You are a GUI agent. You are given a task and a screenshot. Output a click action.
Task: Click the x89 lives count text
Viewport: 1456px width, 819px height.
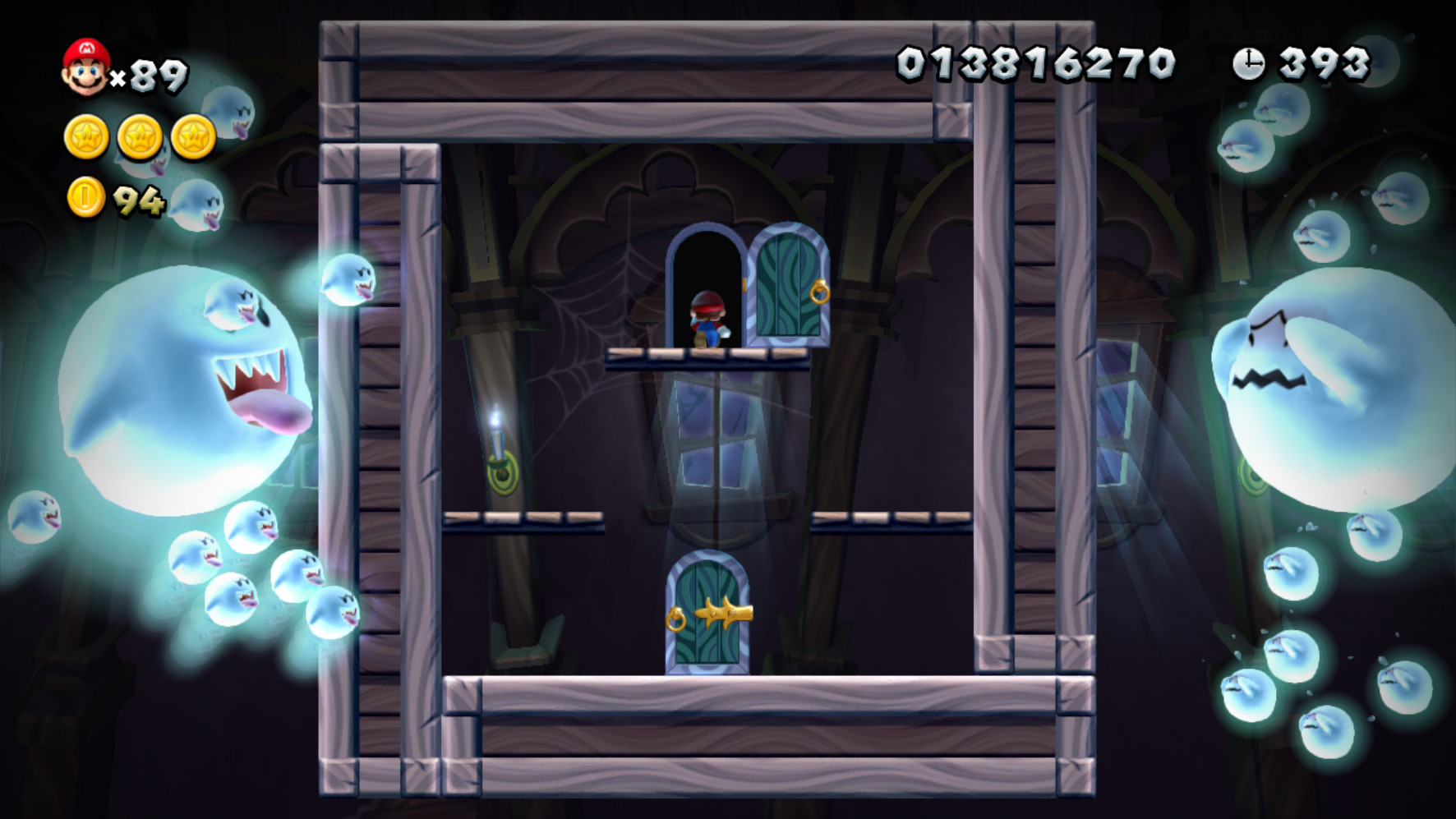[148, 76]
